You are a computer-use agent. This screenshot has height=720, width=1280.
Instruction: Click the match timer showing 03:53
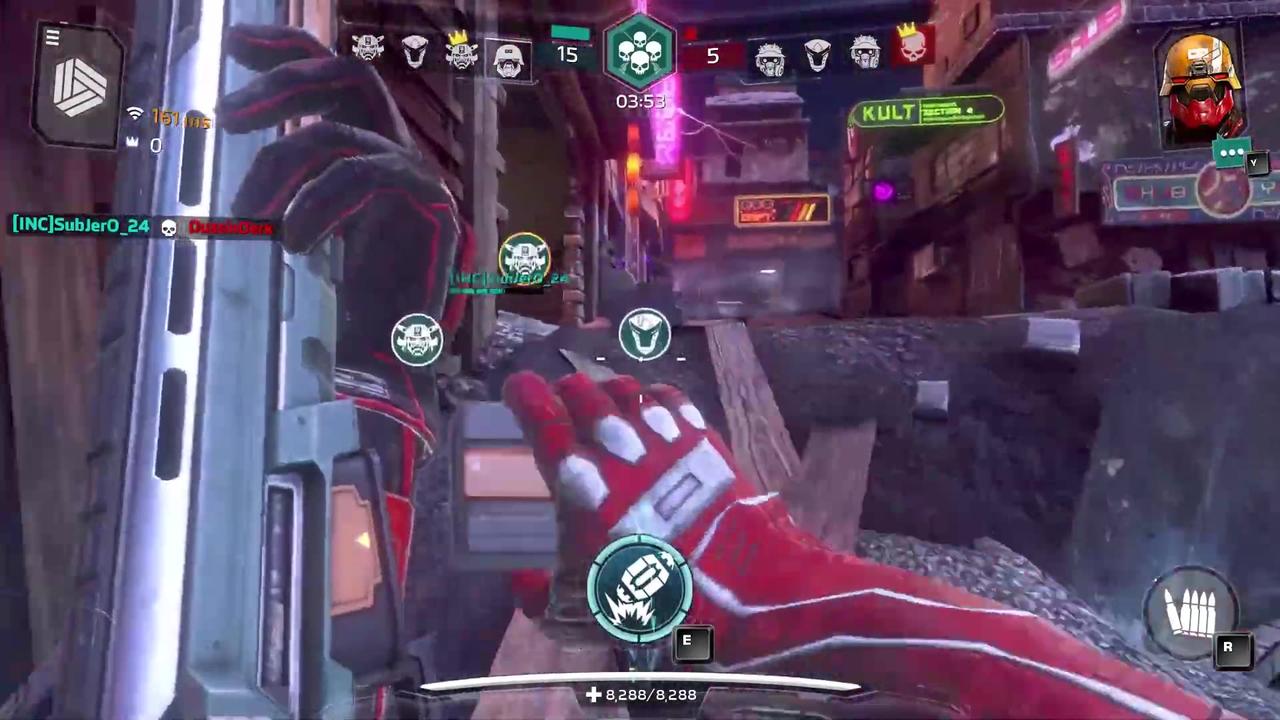640,101
